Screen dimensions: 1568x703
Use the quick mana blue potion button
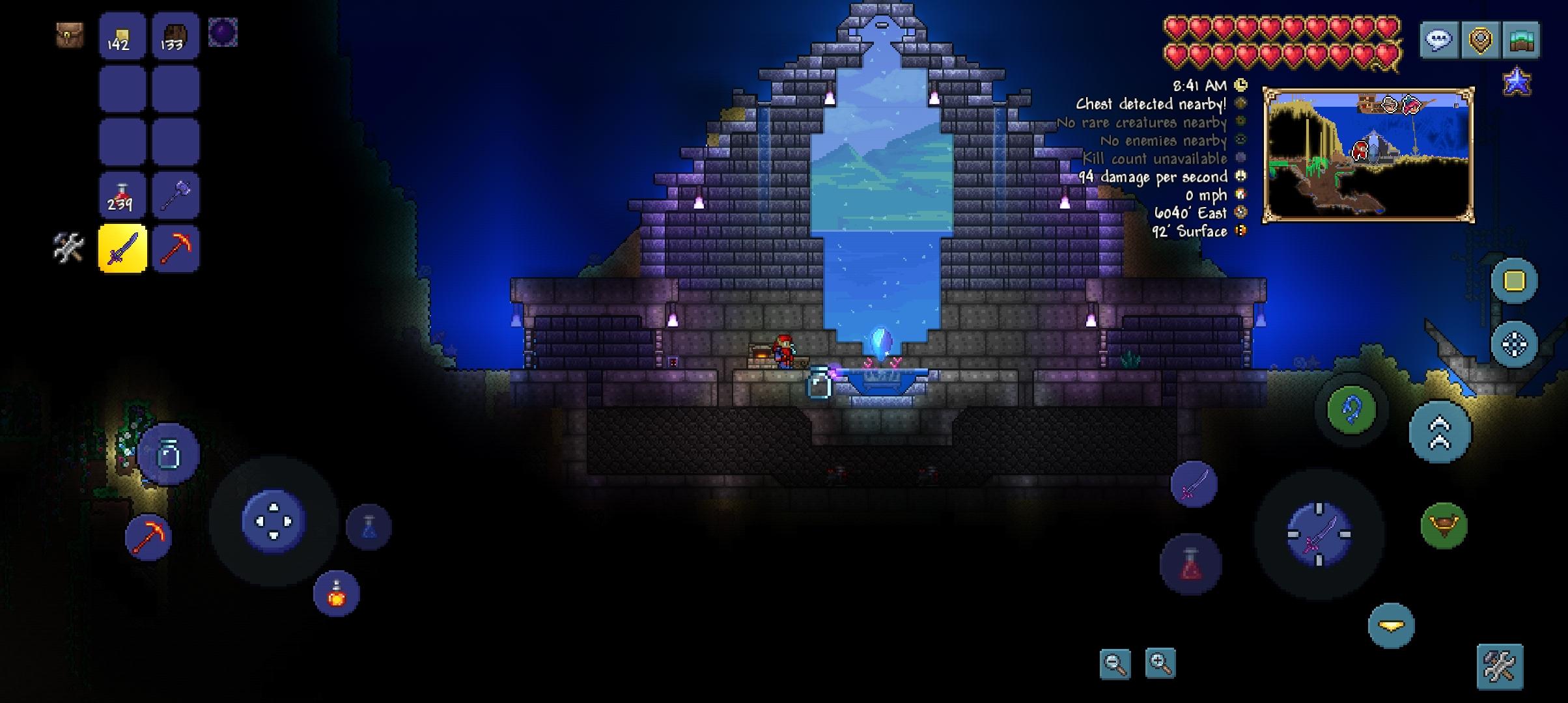(369, 527)
